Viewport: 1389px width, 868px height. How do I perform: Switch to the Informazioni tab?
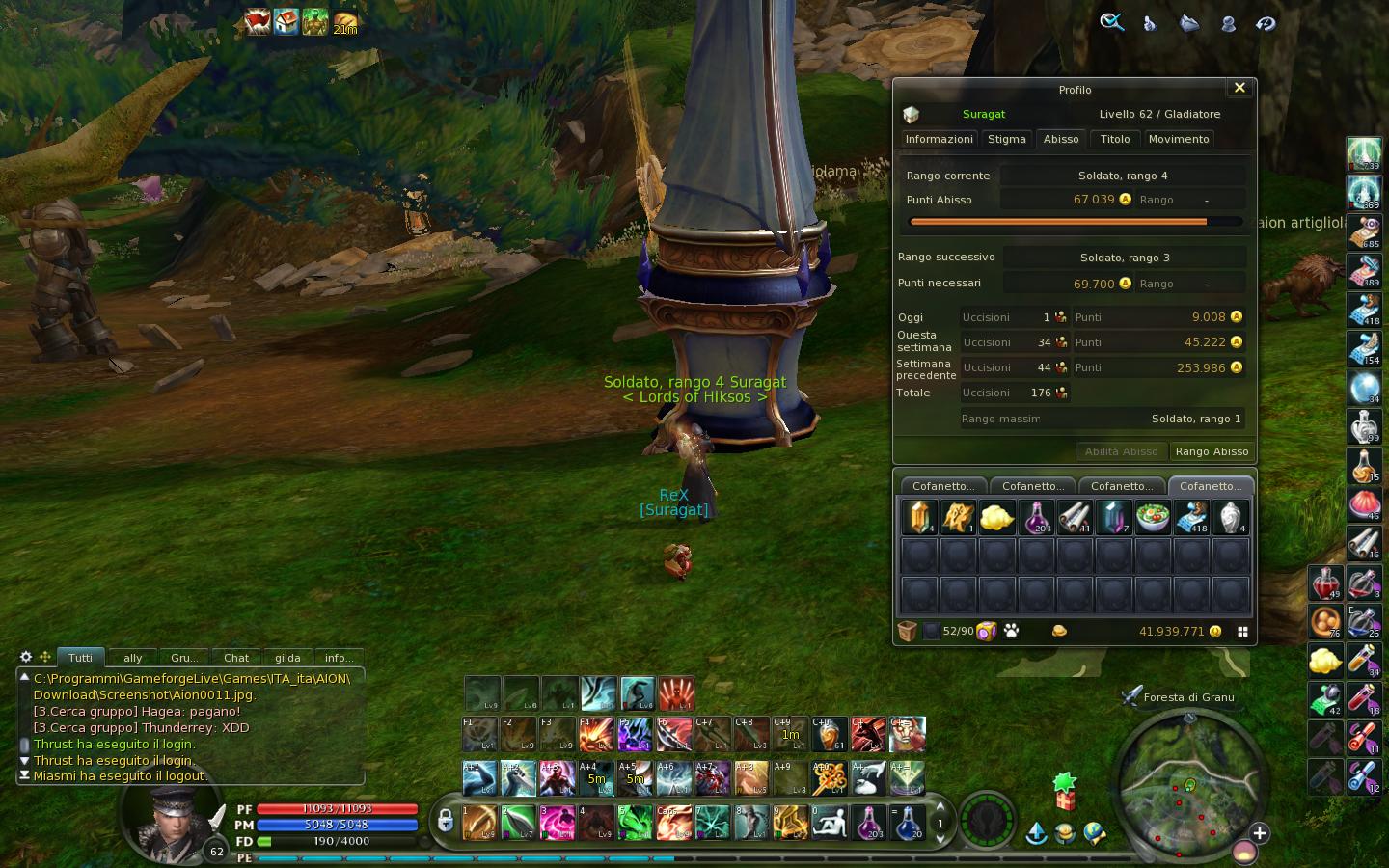(x=939, y=139)
